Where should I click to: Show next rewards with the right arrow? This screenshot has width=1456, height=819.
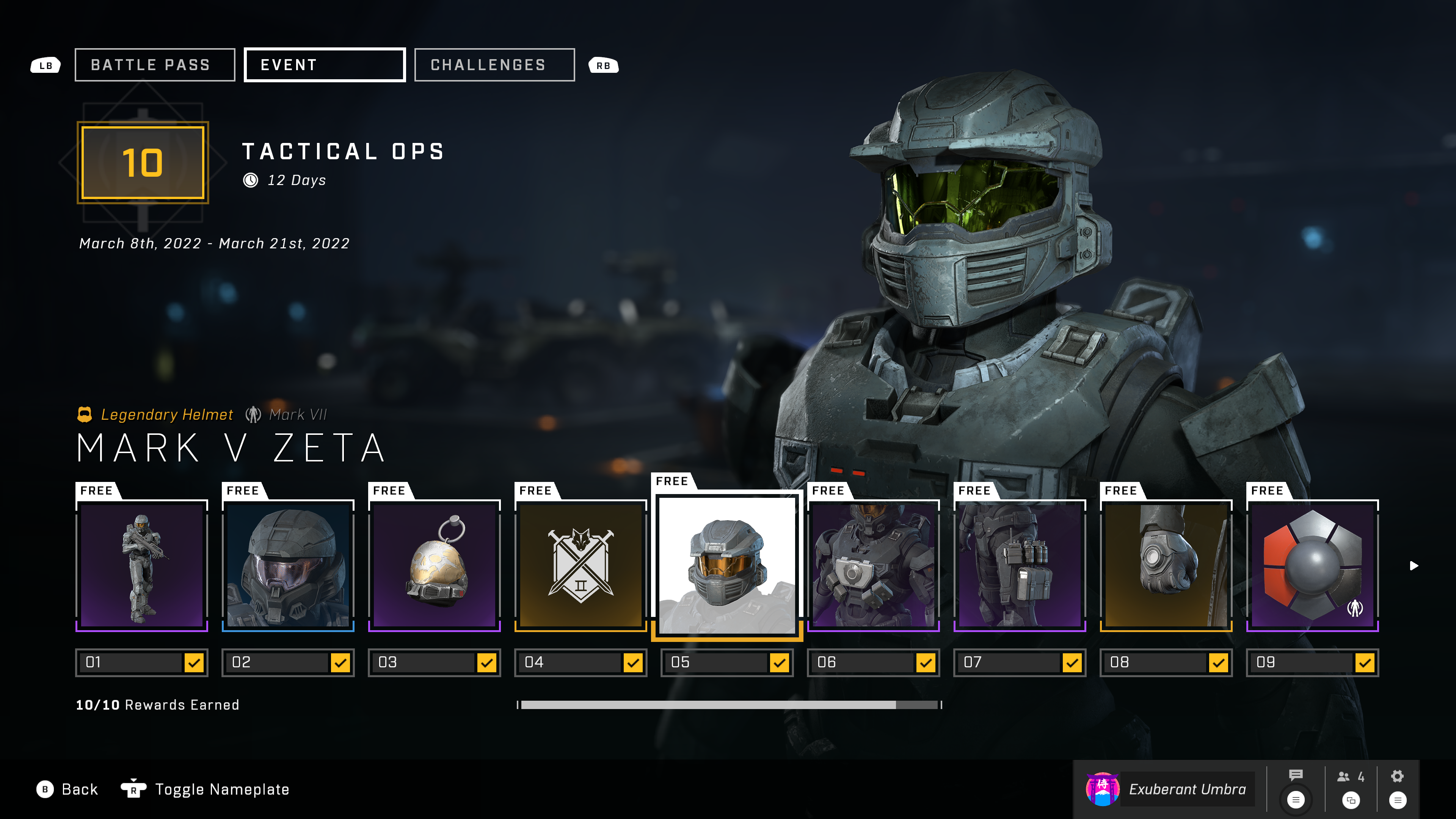pos(1414,566)
